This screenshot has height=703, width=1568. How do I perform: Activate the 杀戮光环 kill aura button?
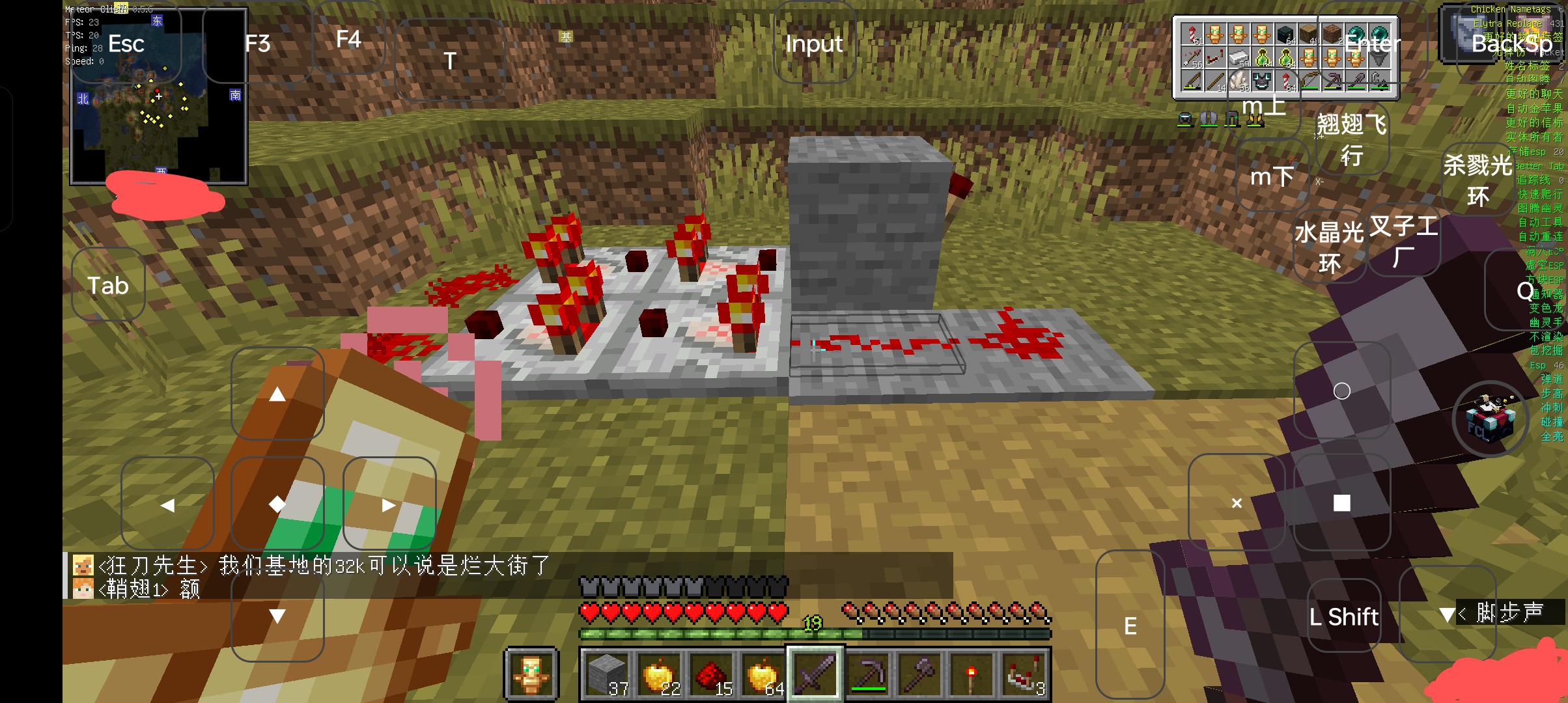pos(1477,180)
